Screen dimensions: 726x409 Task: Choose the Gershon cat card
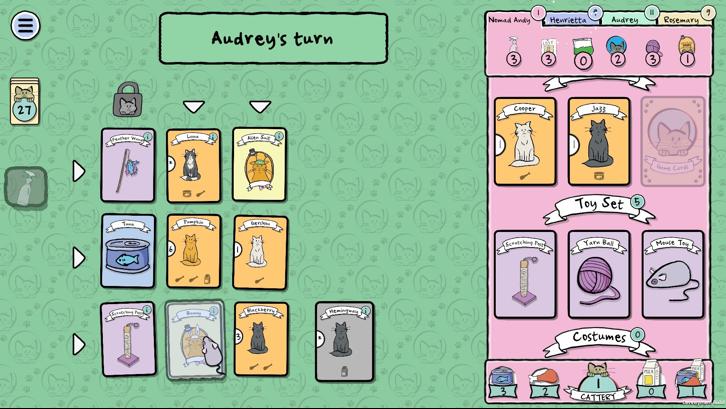[x=259, y=252]
